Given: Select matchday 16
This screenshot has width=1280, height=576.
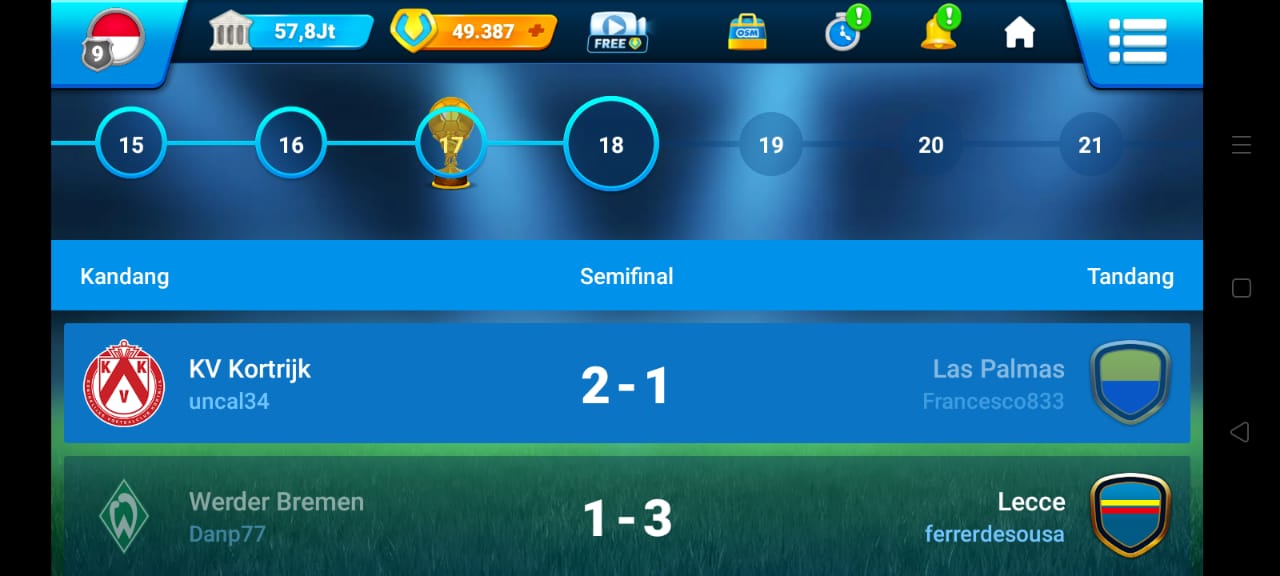Looking at the screenshot, I should pyautogui.click(x=291, y=145).
